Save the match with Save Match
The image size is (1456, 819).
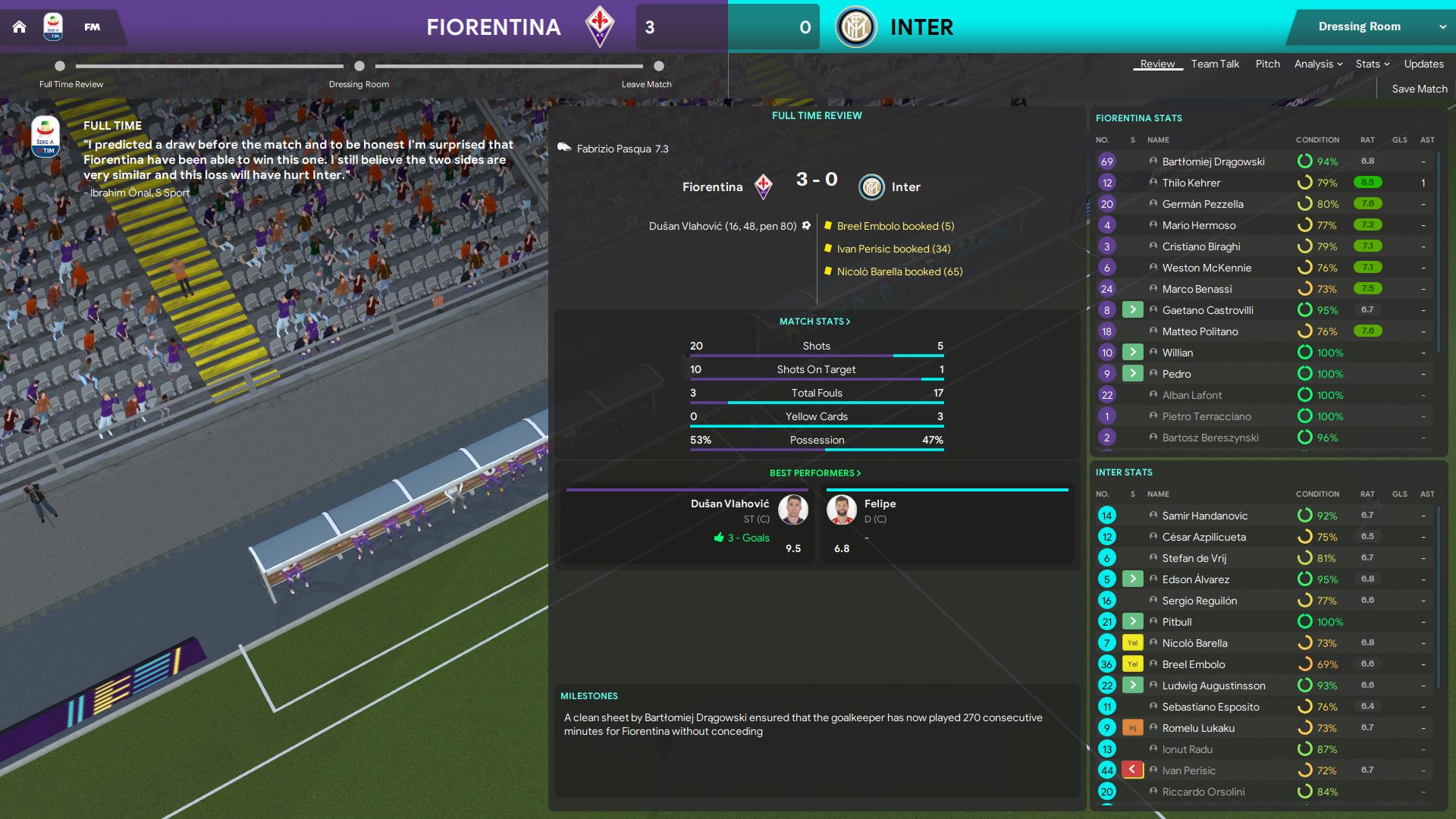tap(1420, 89)
